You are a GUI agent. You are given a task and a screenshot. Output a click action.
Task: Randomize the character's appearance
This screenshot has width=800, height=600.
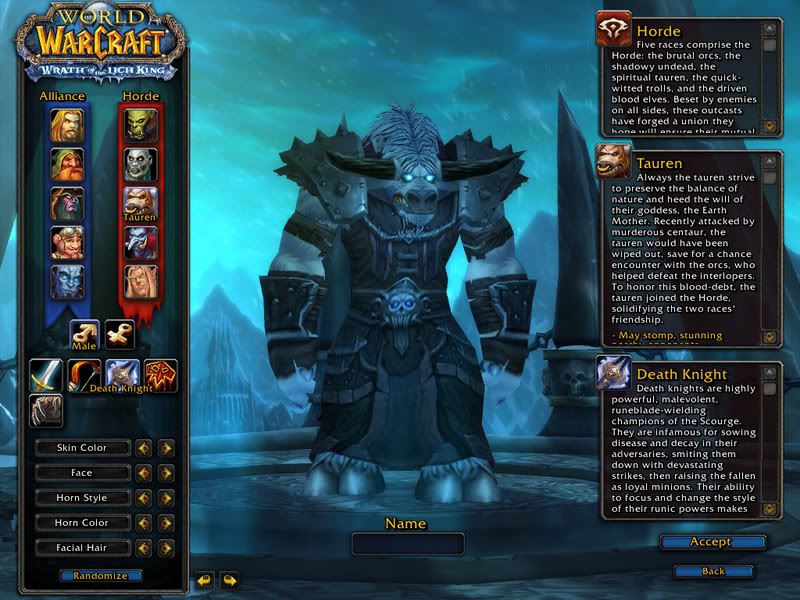coord(100,576)
